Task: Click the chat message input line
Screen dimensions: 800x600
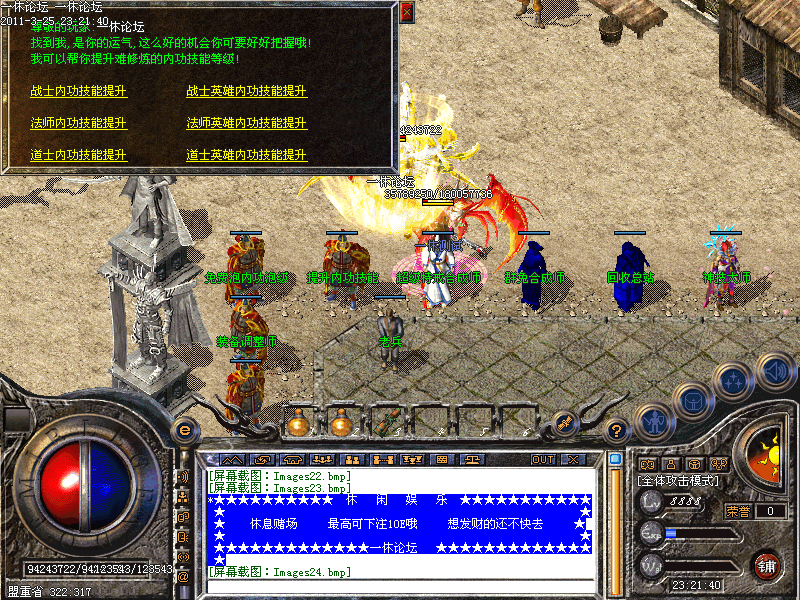Action: [x=400, y=586]
